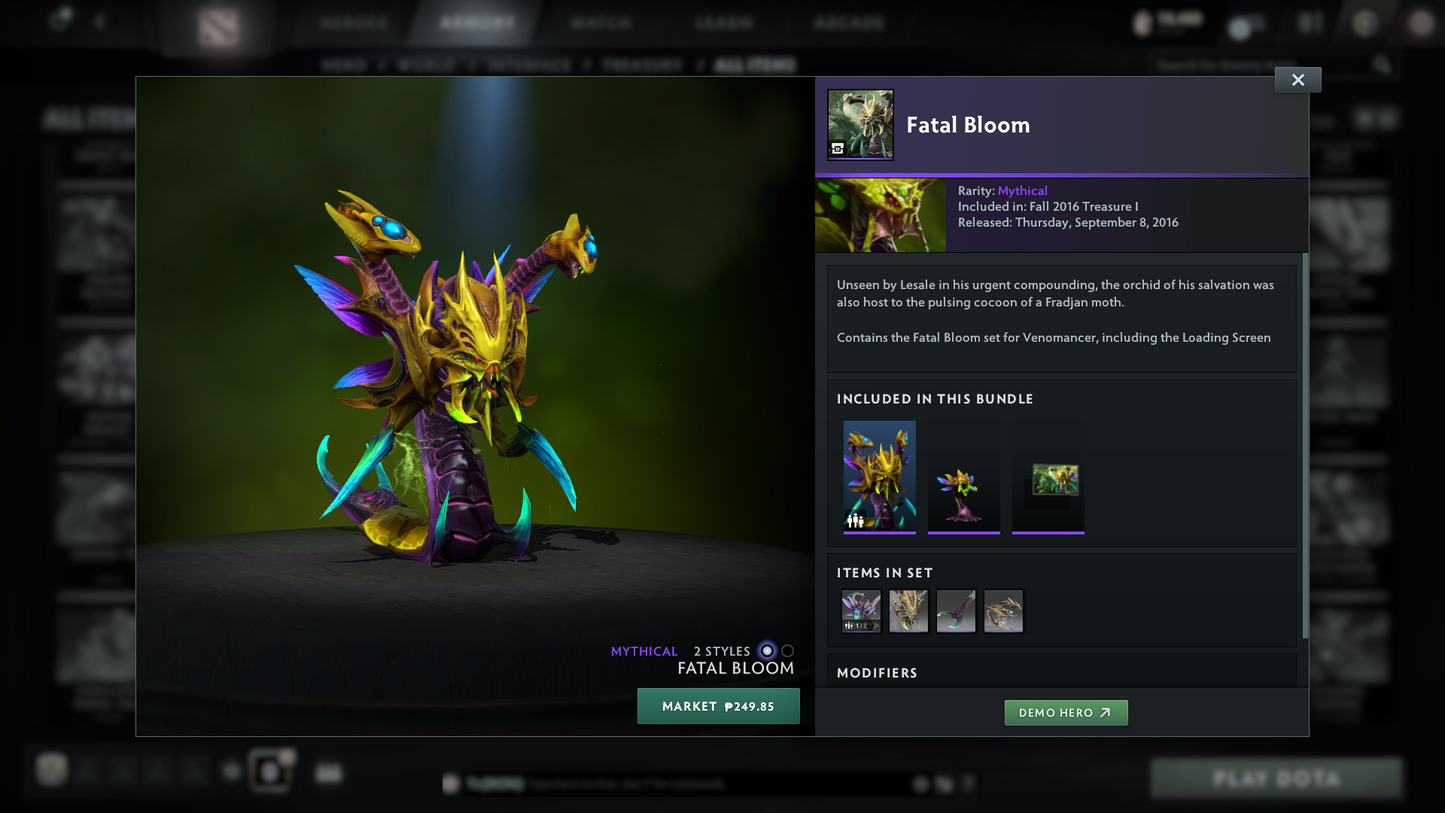The image size is (1445, 813).
Task: Select the first style radio button
Action: tap(765, 651)
